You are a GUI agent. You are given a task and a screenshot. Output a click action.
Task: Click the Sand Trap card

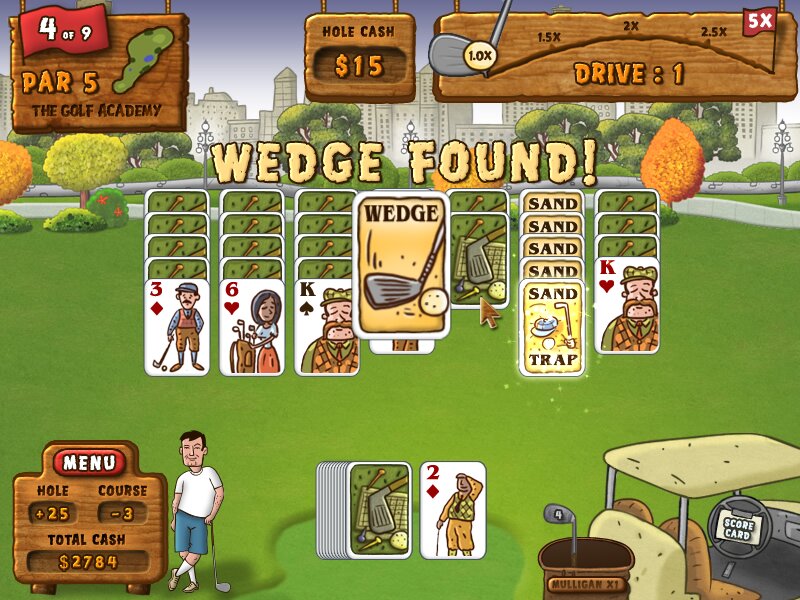click(552, 328)
